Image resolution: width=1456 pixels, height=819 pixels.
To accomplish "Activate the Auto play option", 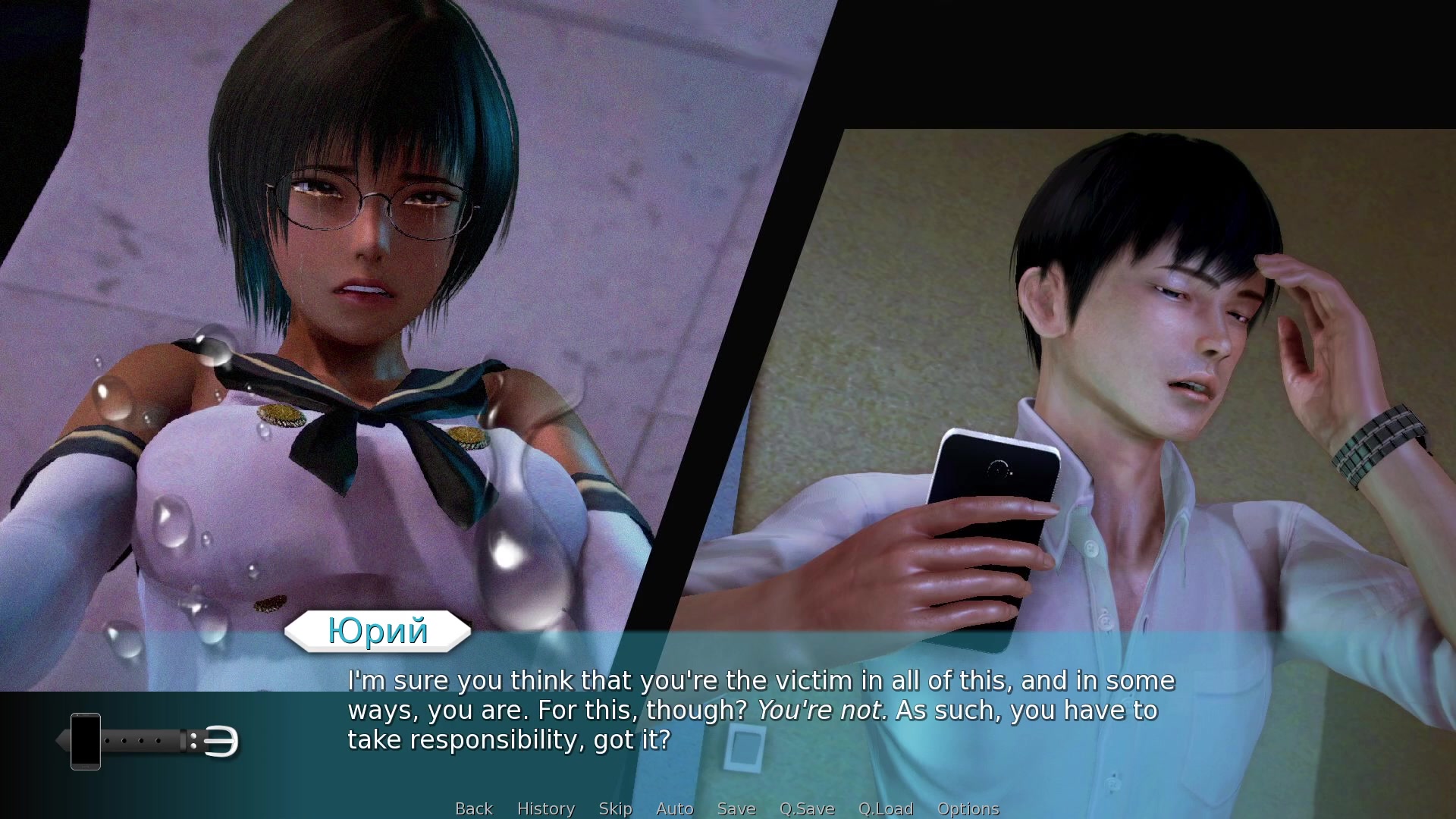I will [x=674, y=808].
